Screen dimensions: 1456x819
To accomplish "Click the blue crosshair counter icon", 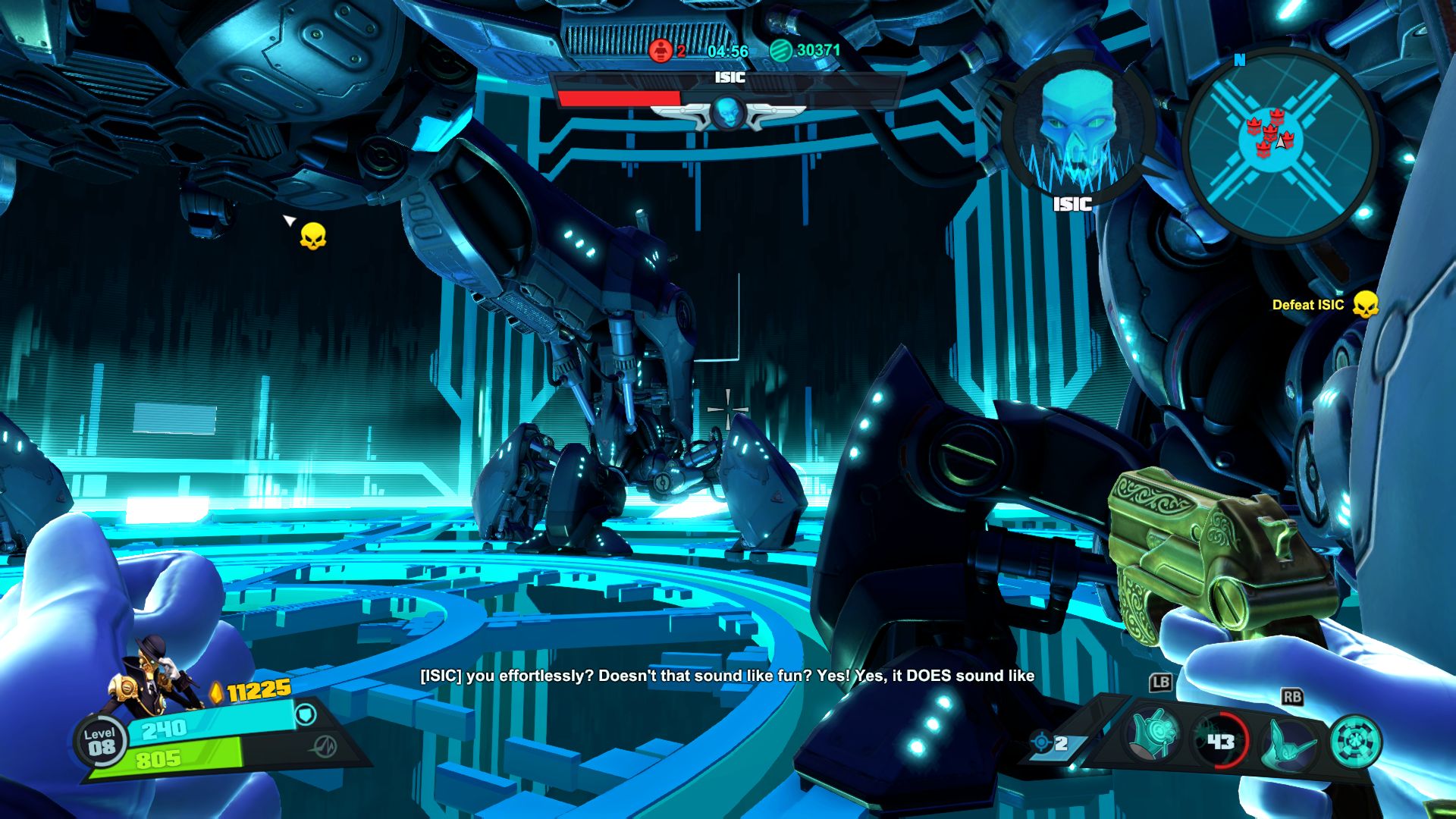I will (x=1041, y=742).
